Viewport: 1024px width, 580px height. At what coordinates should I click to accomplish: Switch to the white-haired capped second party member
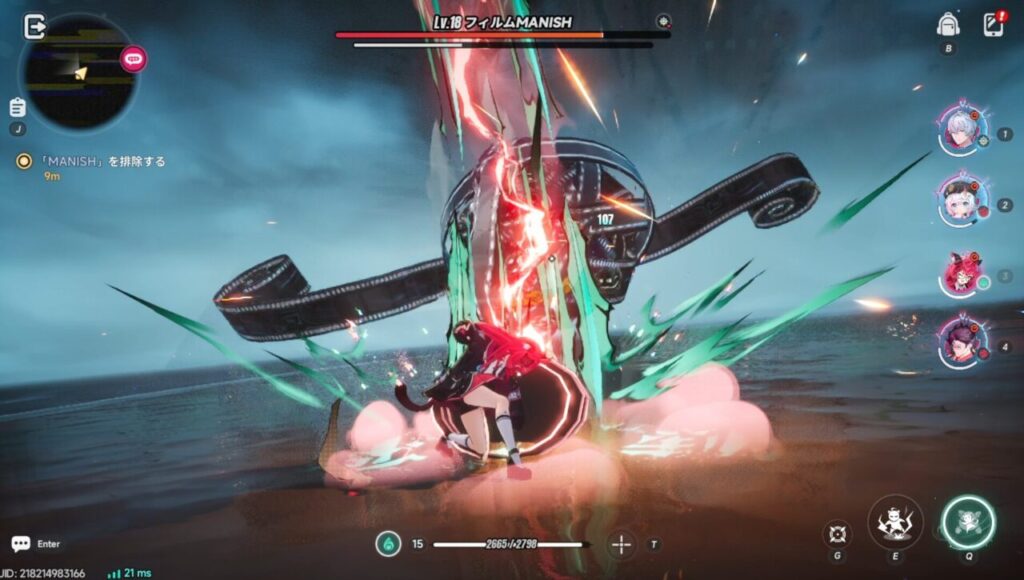coord(962,202)
